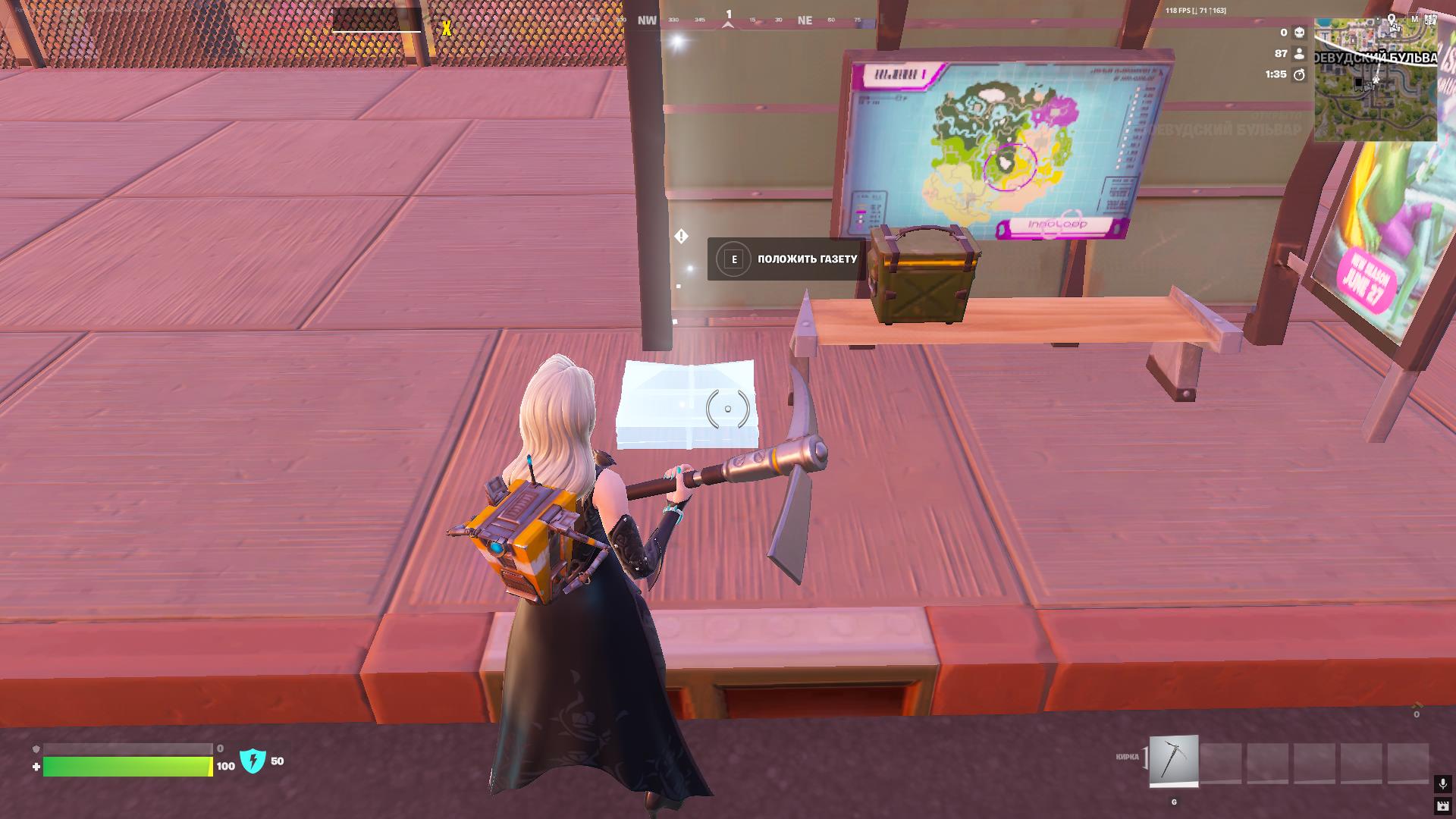Select the pickaxe hotbar slot

pyautogui.click(x=1174, y=761)
